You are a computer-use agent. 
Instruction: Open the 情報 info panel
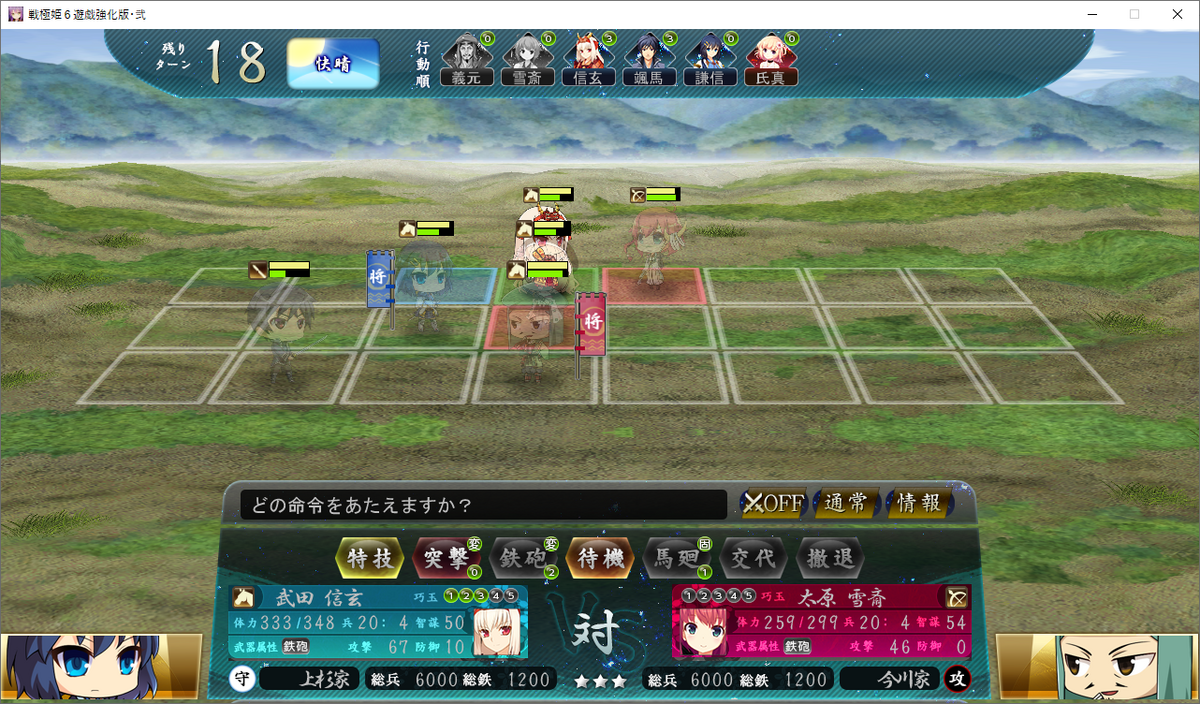[x=919, y=504]
